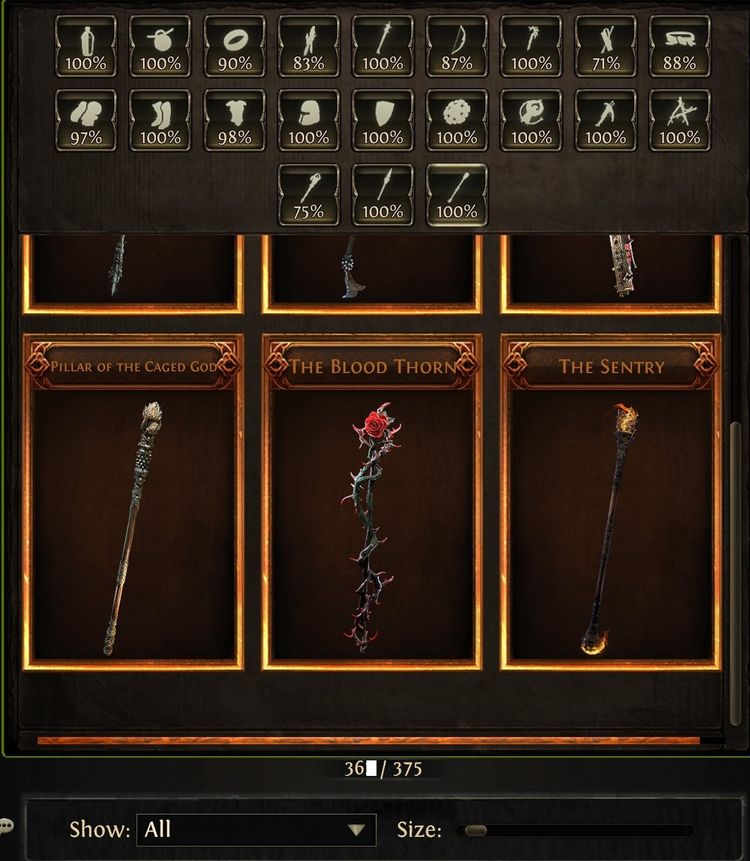Open the flask category
This screenshot has height=861, width=750.
click(85, 45)
